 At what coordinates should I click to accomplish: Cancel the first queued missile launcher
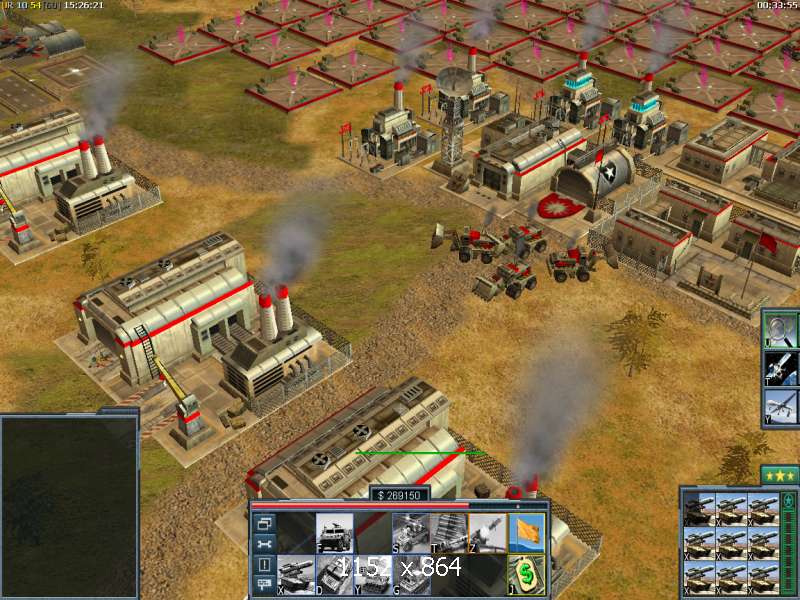[x=698, y=508]
